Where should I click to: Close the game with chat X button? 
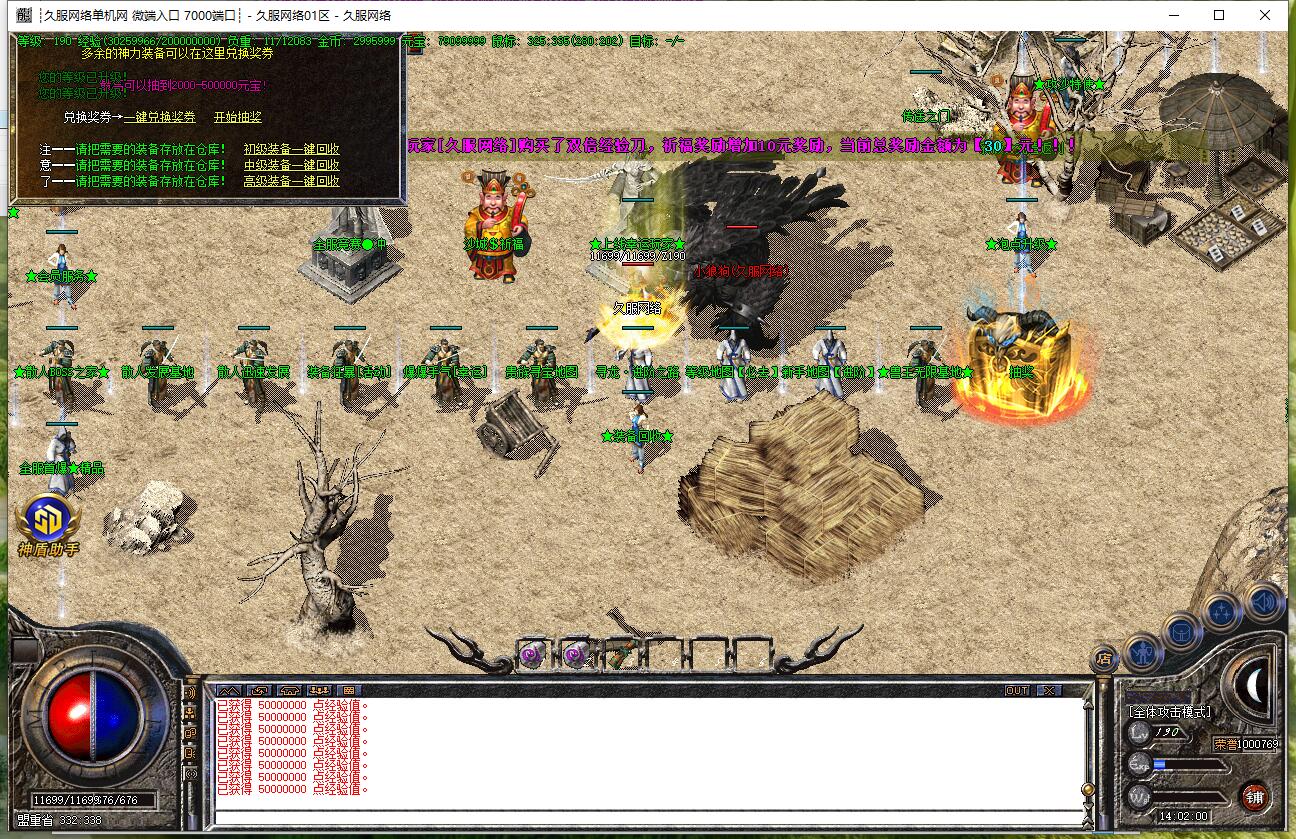(x=1047, y=690)
